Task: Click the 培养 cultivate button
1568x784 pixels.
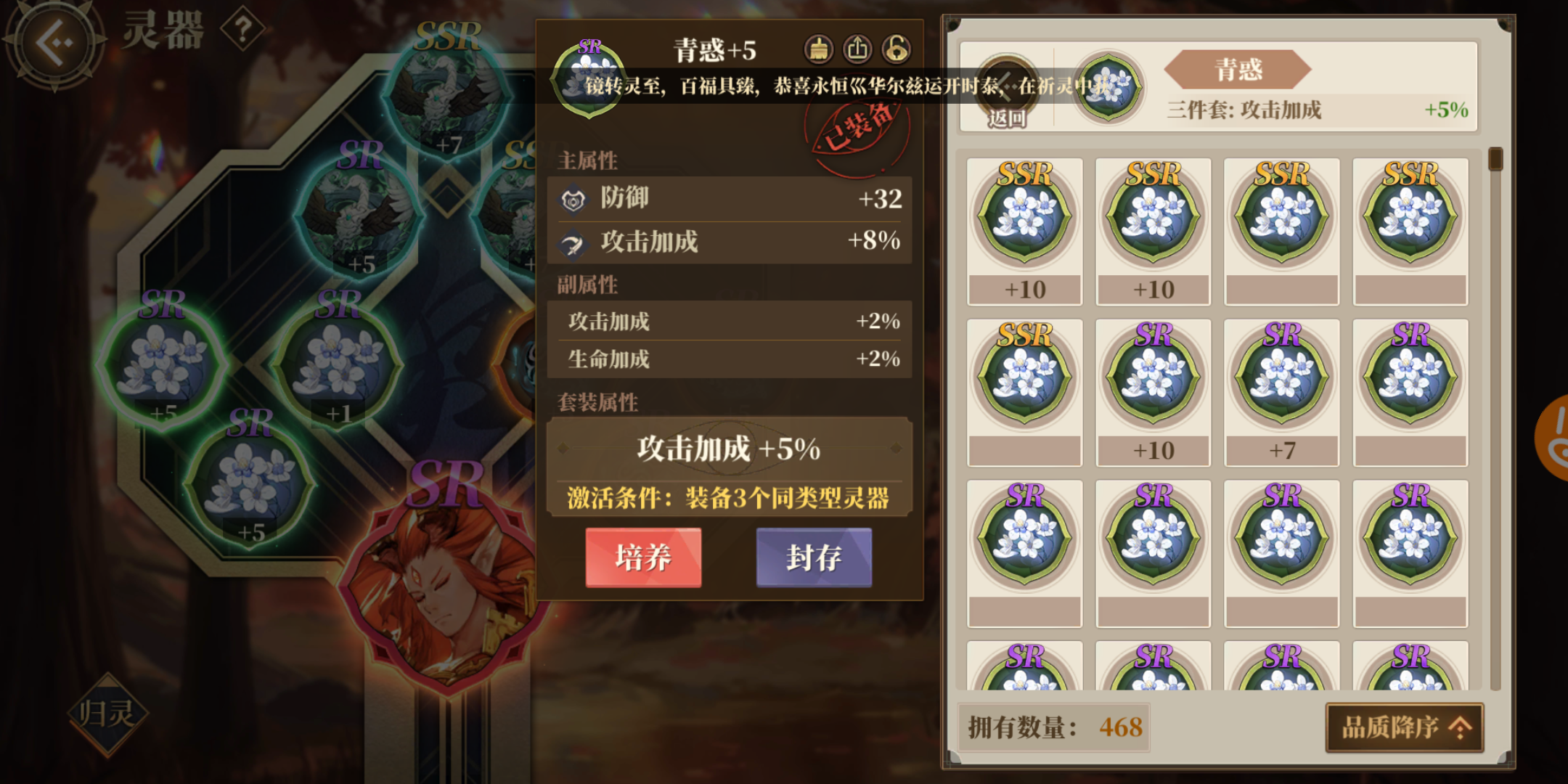Action: tap(643, 558)
